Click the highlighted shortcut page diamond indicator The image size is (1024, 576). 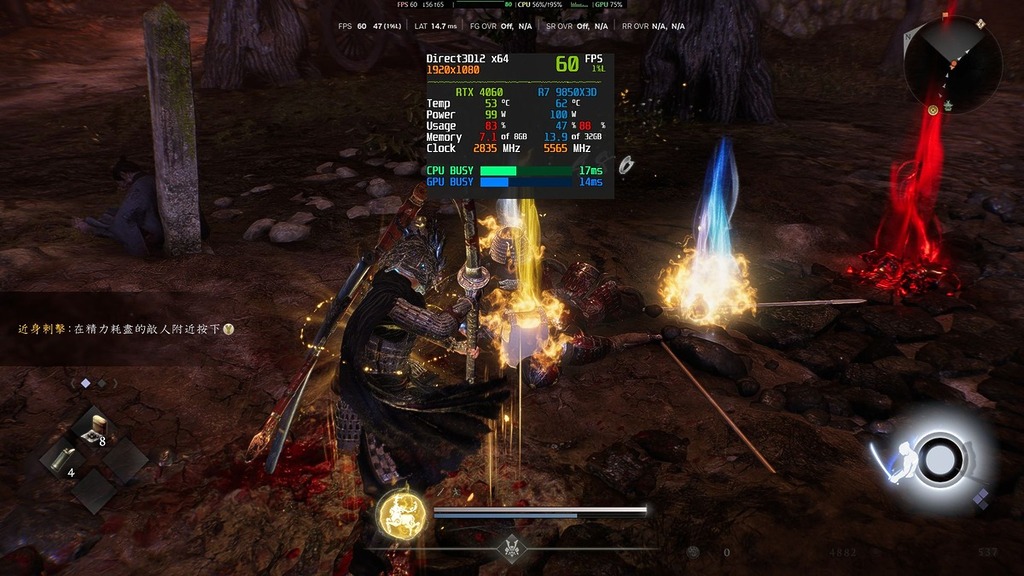[85, 383]
